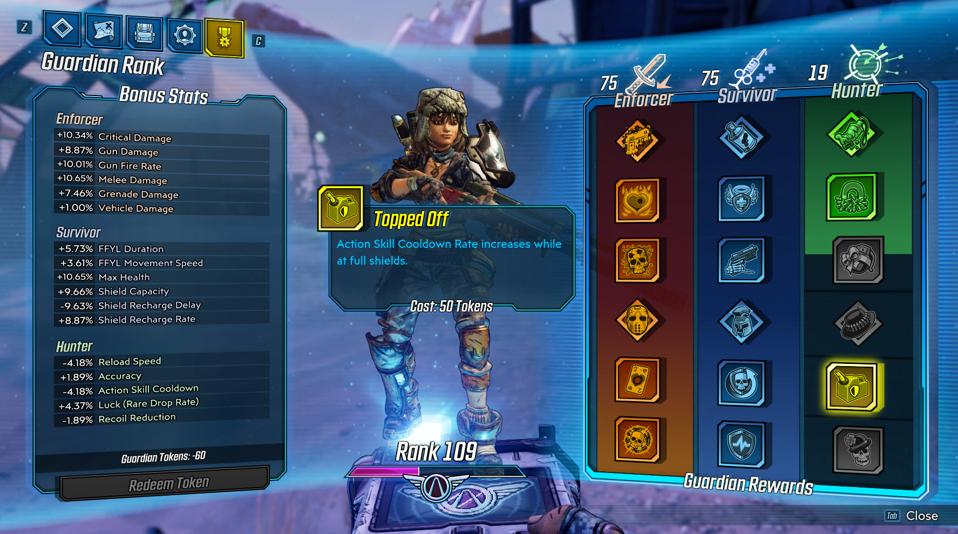The width and height of the screenshot is (958, 534).
Task: Choose the green rainbow Hunter reward
Action: (x=852, y=197)
